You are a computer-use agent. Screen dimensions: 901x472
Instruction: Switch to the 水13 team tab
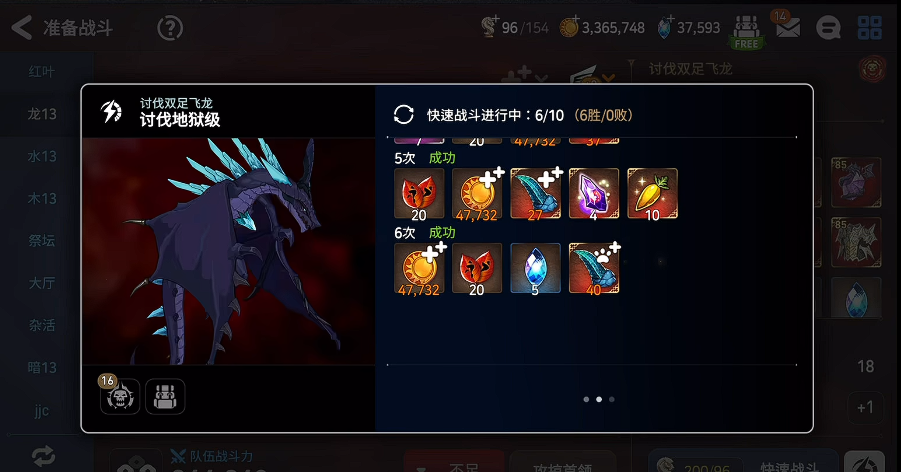[x=42, y=156]
